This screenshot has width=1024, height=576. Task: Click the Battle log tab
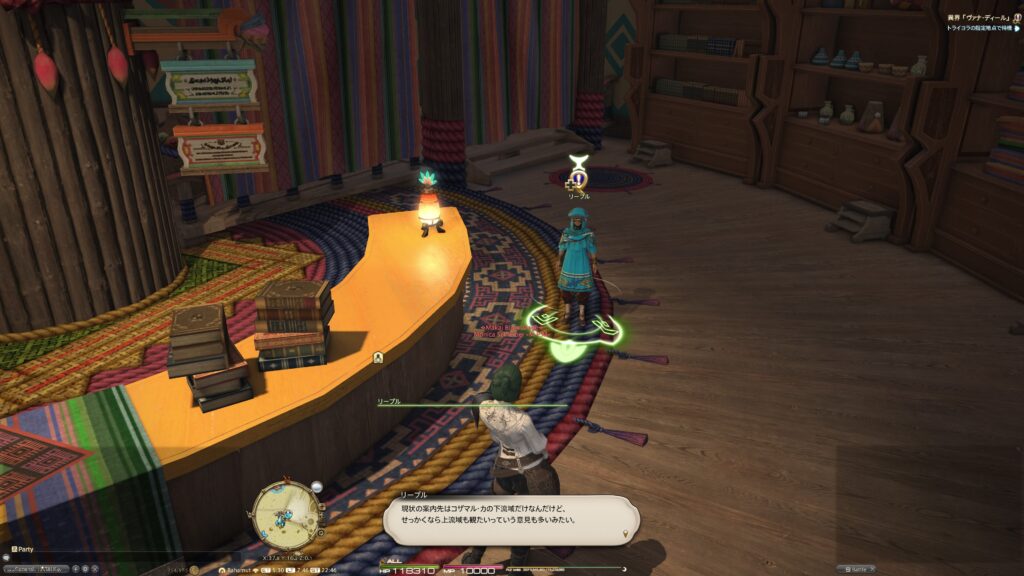coord(856,568)
